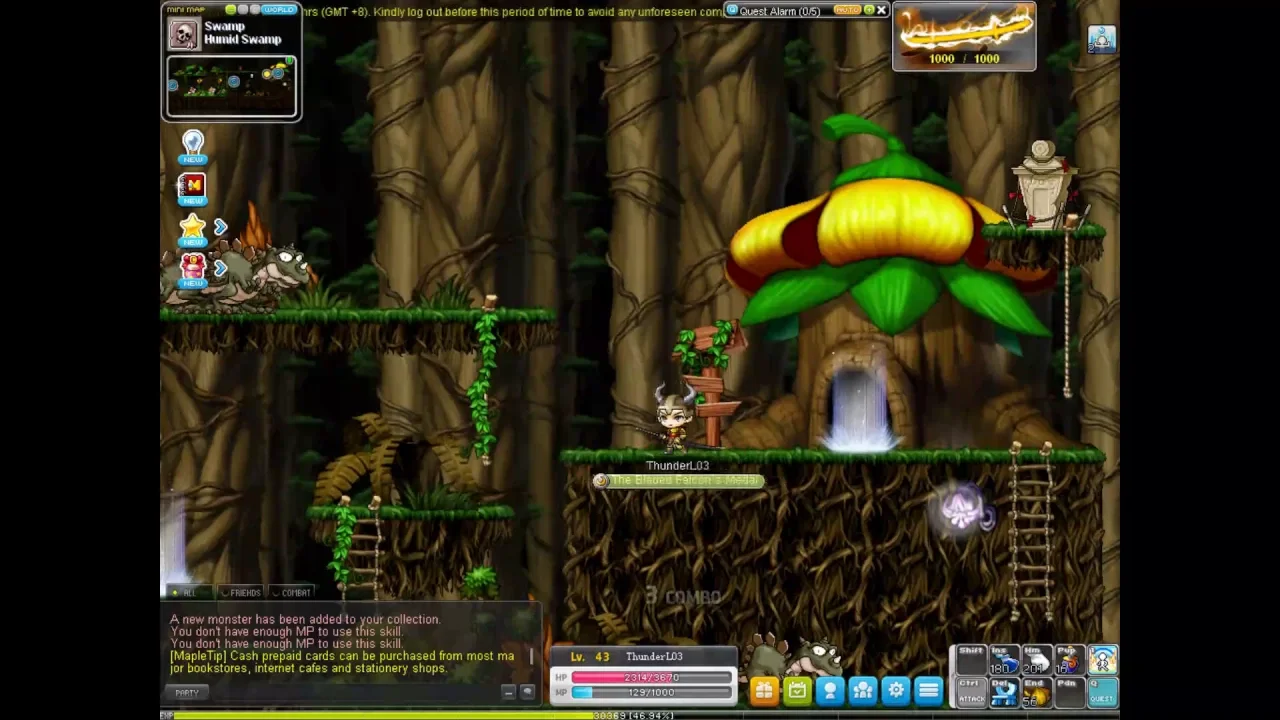
Task: Open the red book notification icon
Action: pyautogui.click(x=192, y=187)
